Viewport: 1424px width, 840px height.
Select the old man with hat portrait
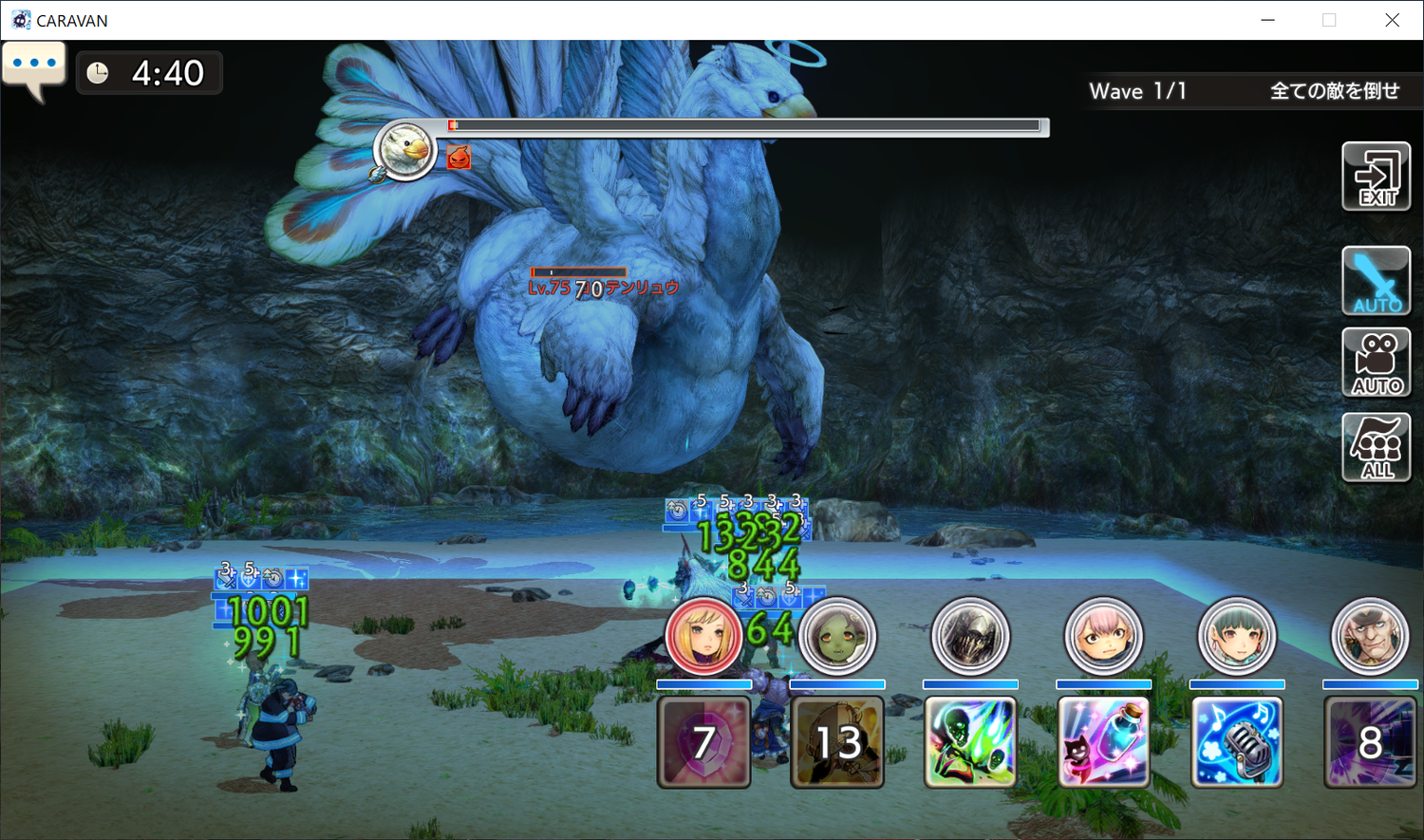tap(1369, 636)
